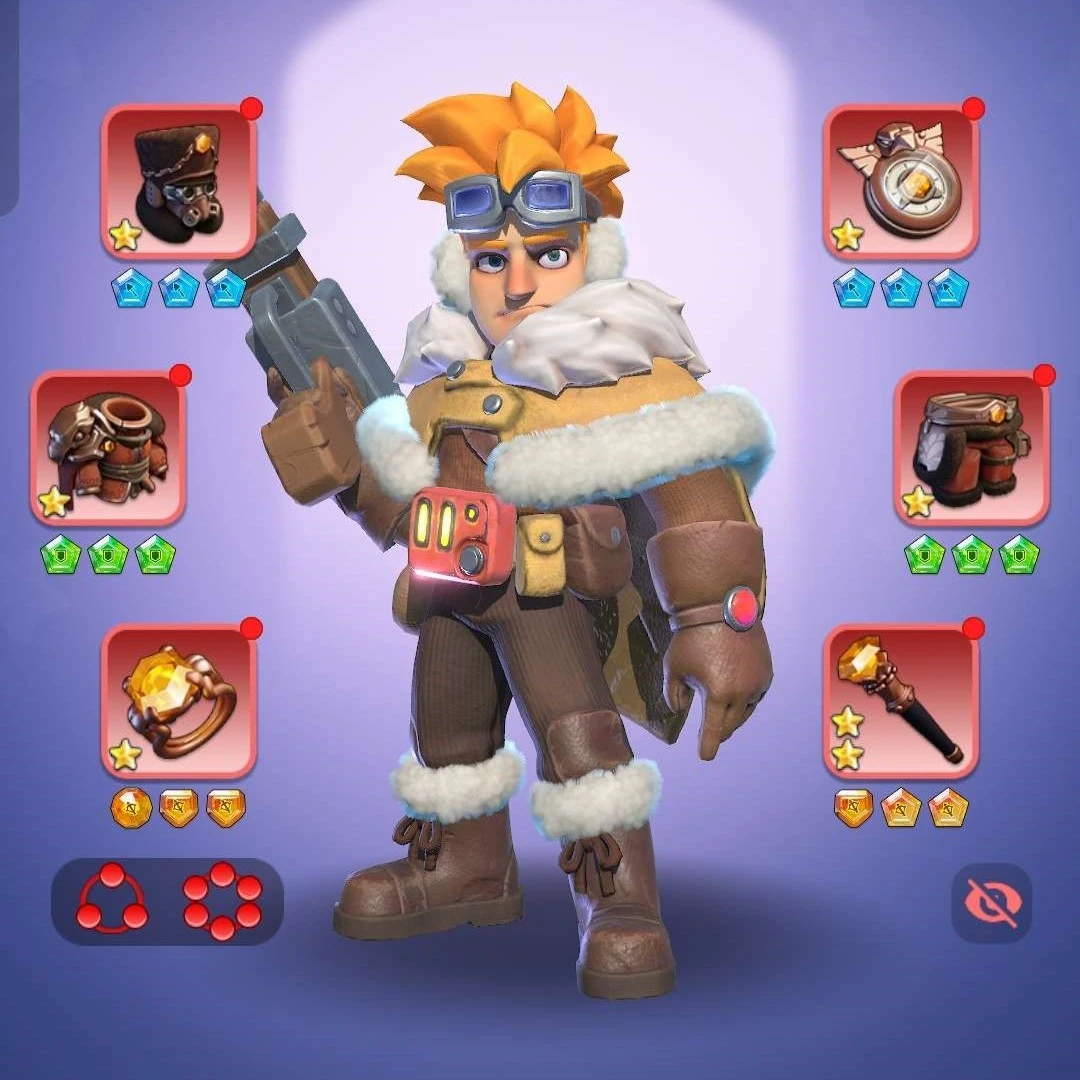Viewport: 1080px width, 1080px height.
Task: Choose the red trousers equipment slot
Action: coord(971,449)
